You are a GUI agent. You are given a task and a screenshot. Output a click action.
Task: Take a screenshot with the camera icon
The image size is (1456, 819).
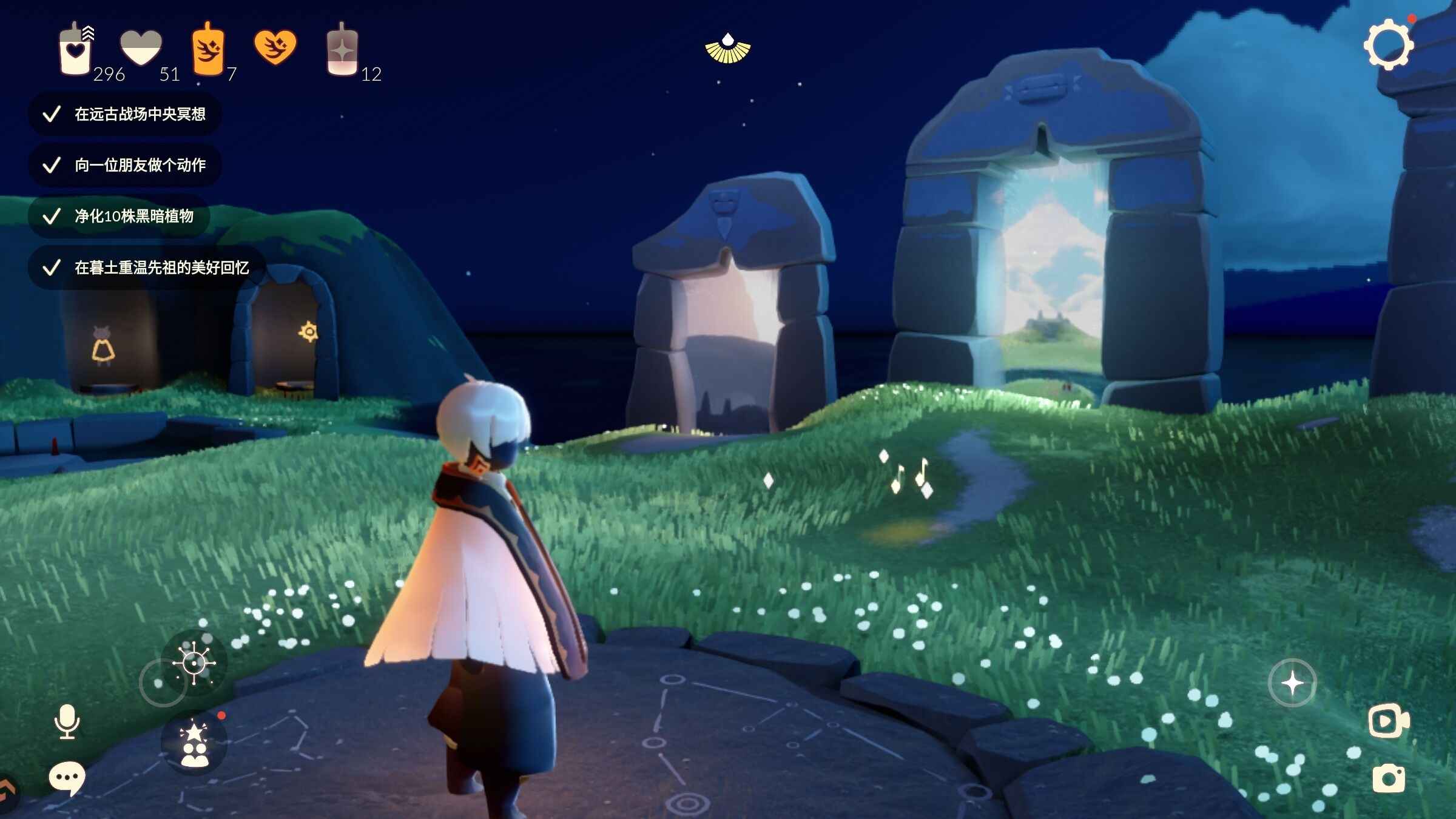click(x=1388, y=779)
